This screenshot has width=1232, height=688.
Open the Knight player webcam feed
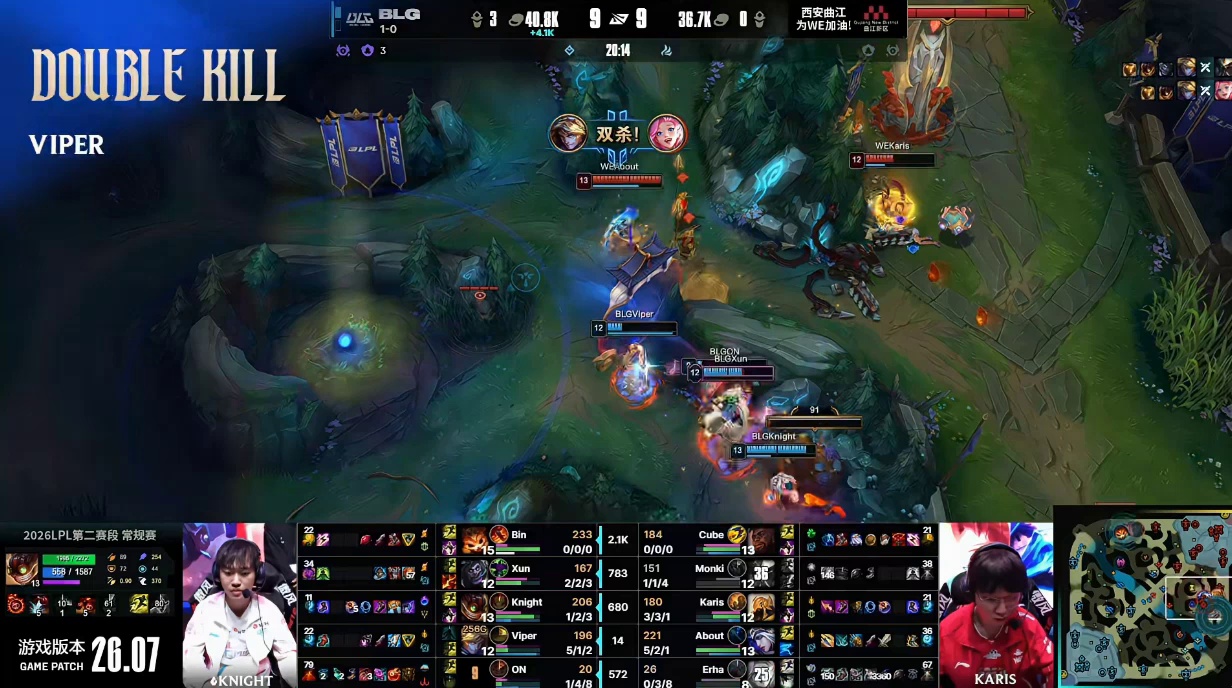pyautogui.click(x=240, y=603)
